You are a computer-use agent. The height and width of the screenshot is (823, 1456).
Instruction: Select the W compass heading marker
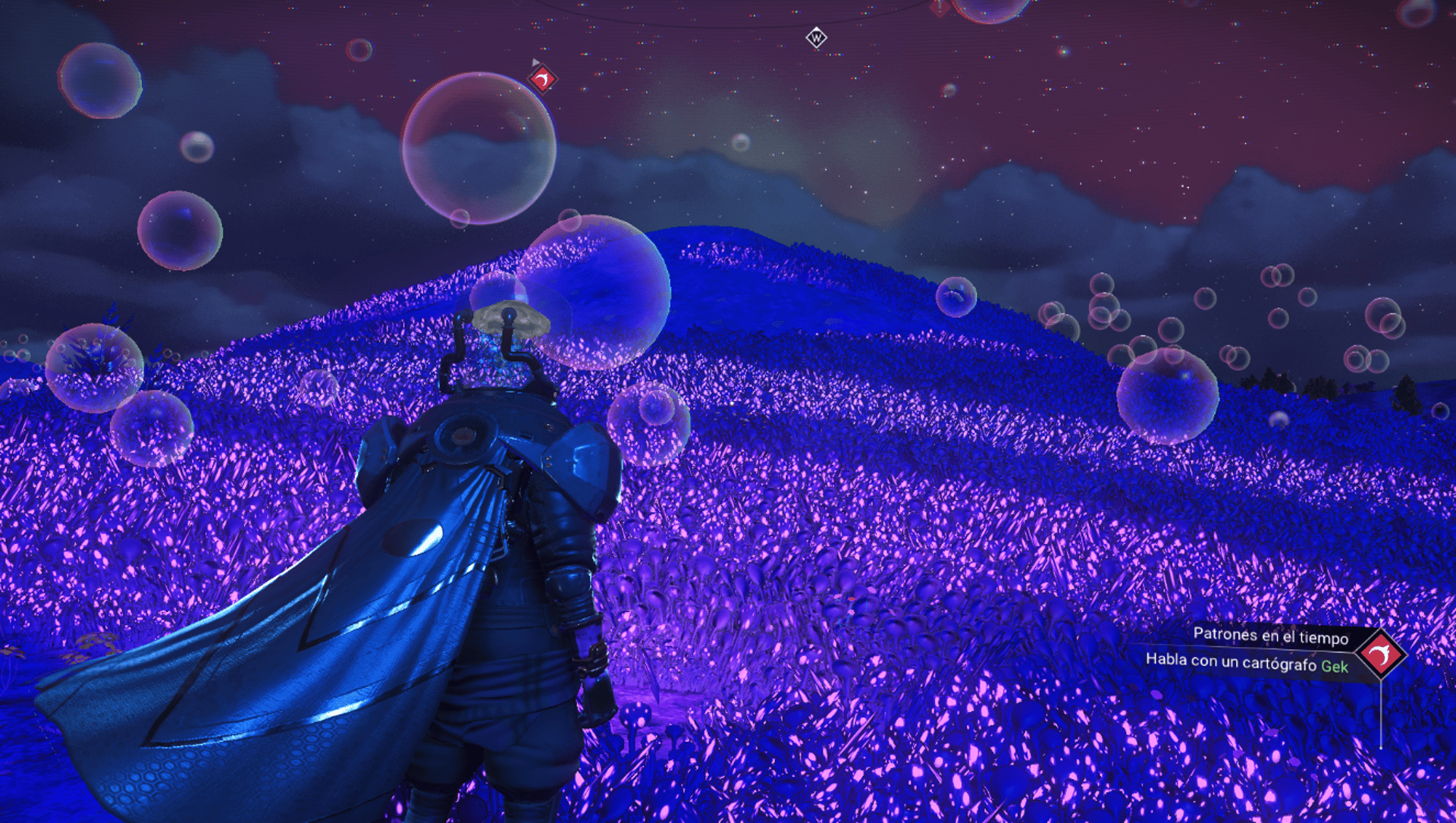point(816,37)
